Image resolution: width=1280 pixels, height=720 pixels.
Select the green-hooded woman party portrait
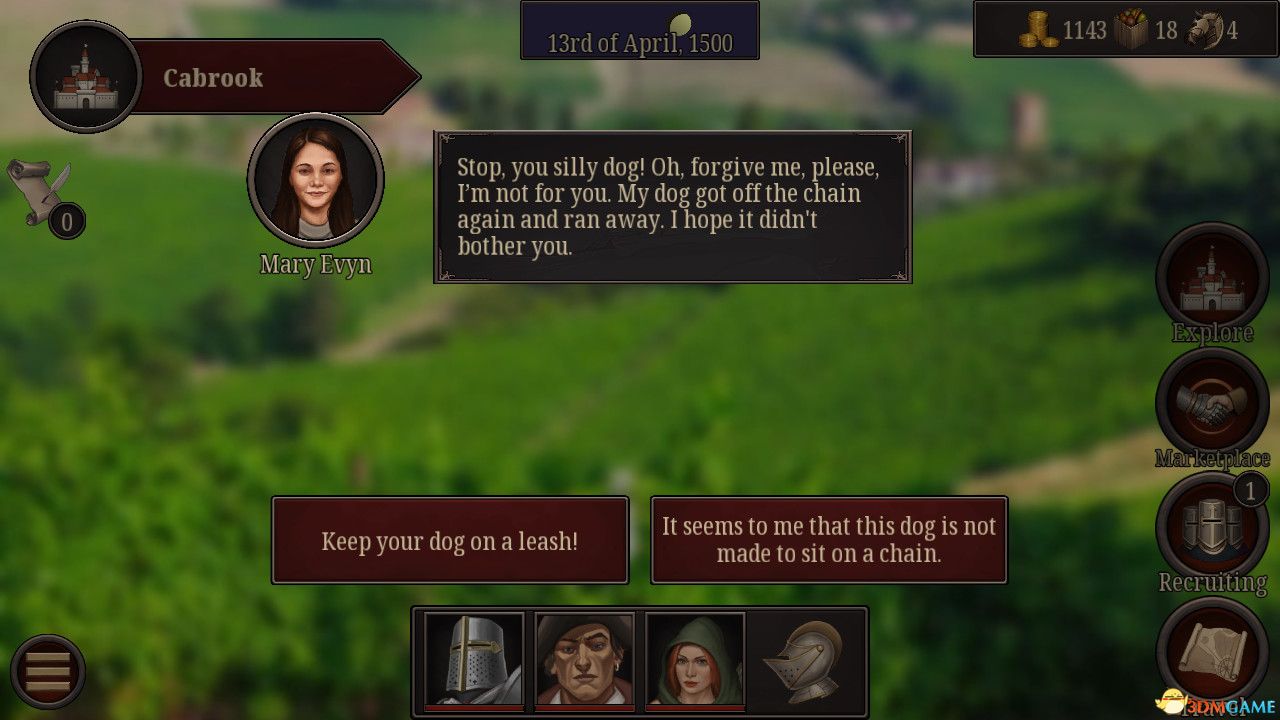(695, 660)
